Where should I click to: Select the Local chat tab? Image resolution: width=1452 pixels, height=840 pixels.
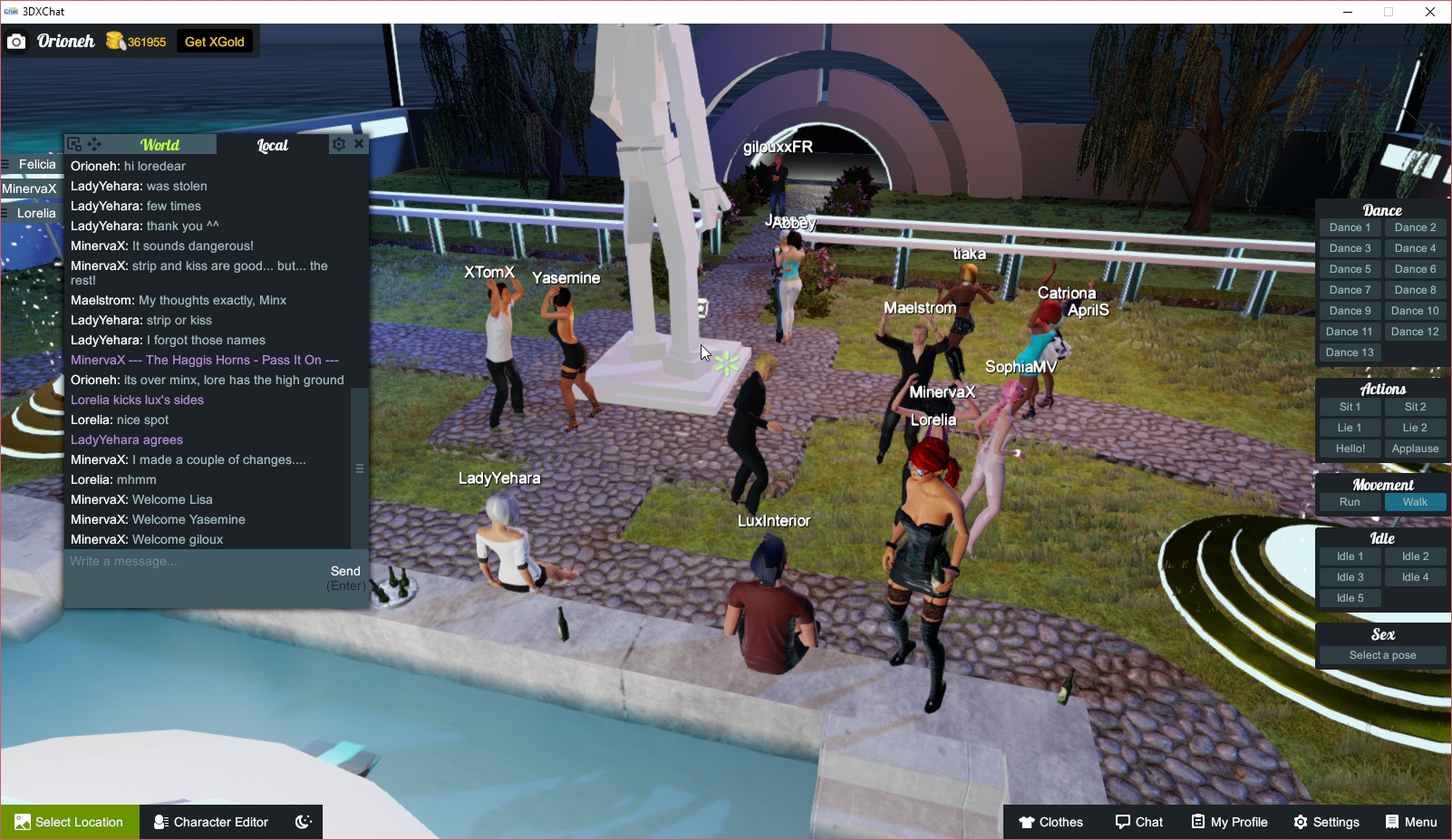pyautogui.click(x=272, y=143)
